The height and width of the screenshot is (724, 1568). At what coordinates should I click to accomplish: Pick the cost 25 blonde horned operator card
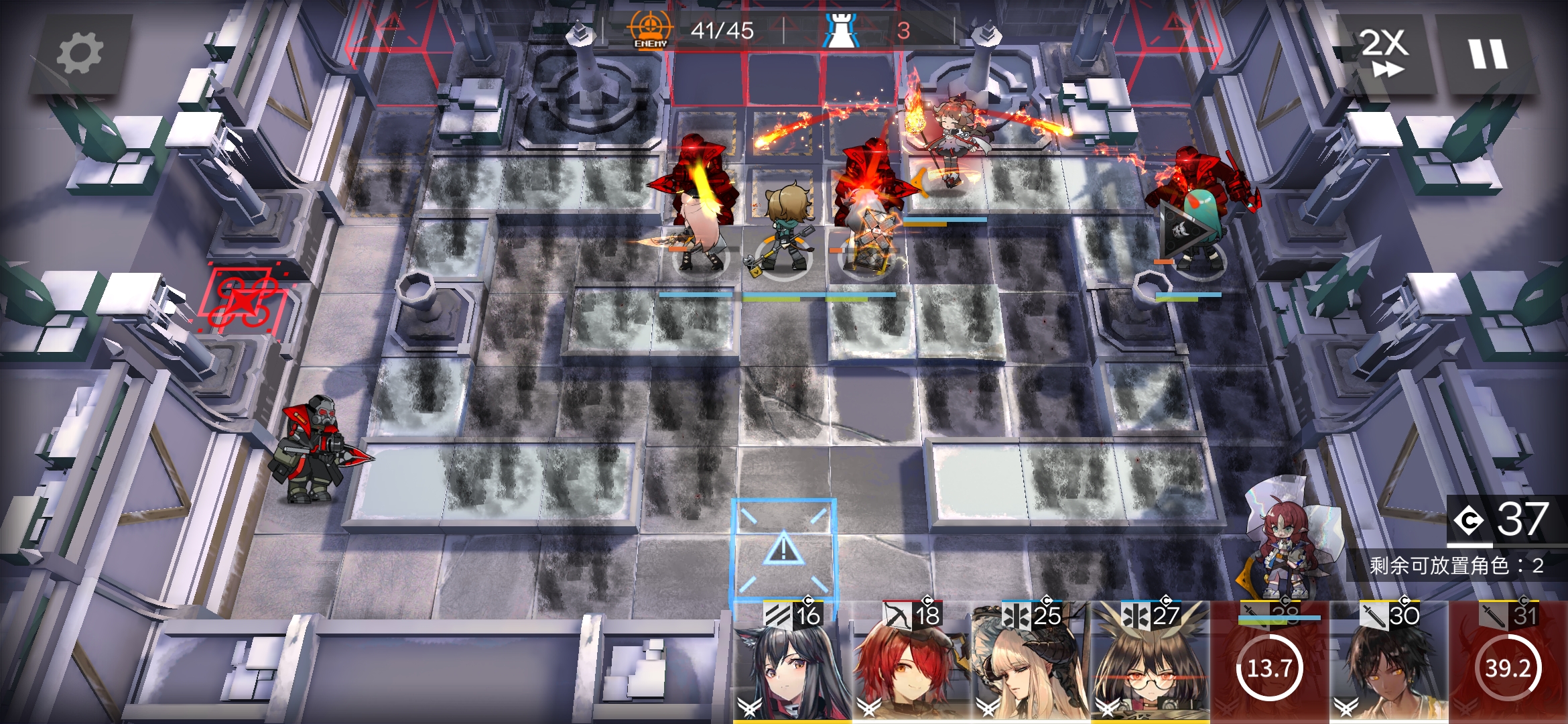click(1031, 664)
